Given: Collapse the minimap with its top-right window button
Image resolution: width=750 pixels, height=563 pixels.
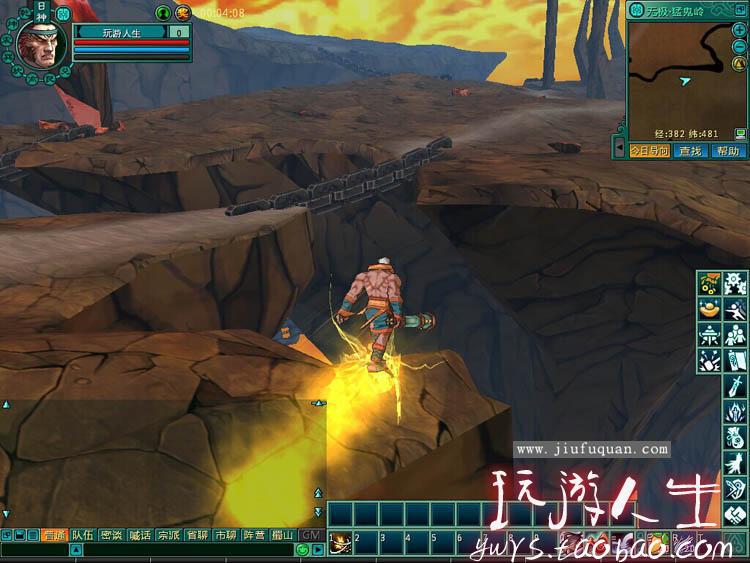Looking at the screenshot, I should point(739,11).
